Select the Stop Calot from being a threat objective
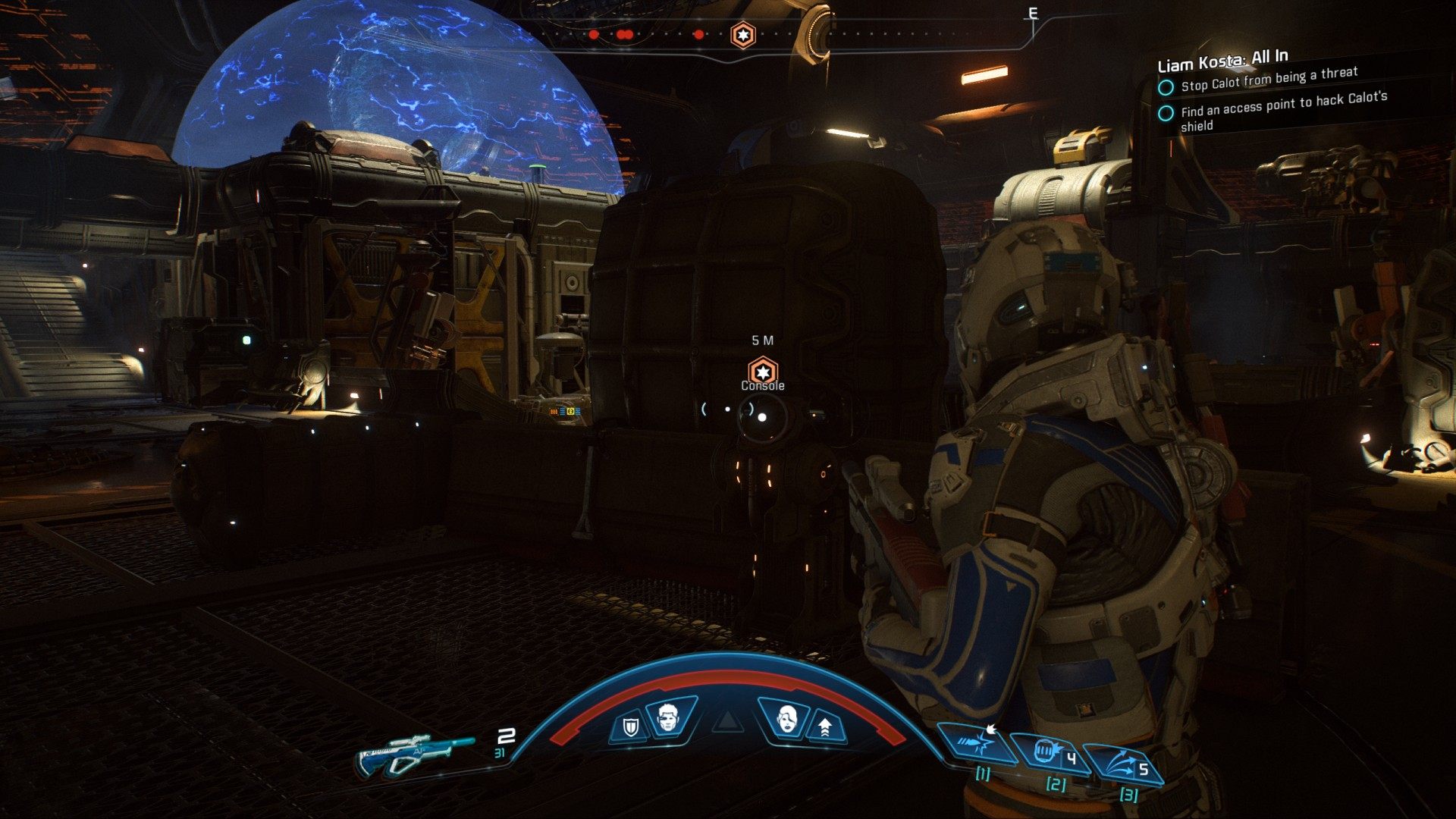Screen dimensions: 1456x819 1269,80
